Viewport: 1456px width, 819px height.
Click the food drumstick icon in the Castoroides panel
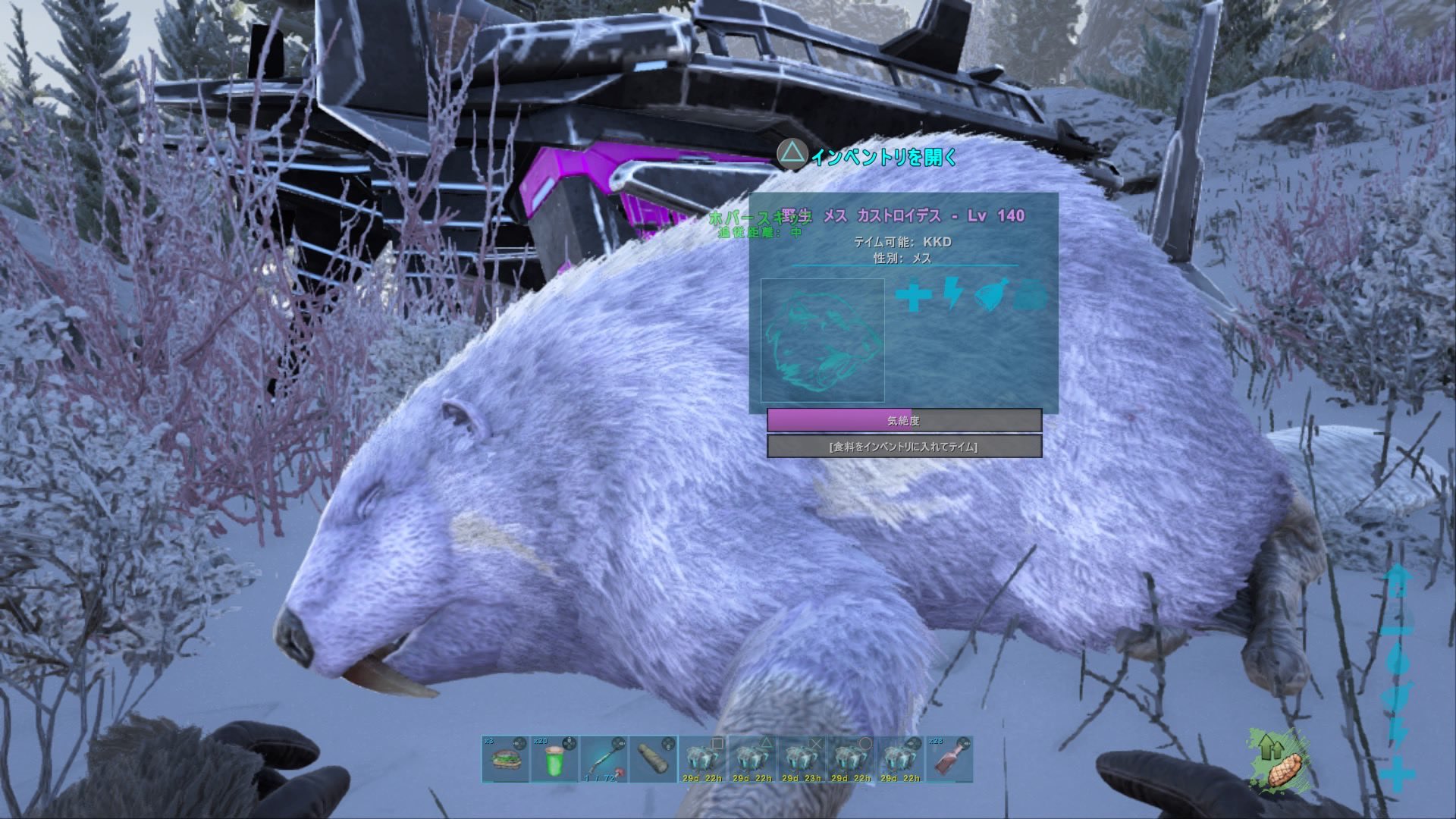[990, 294]
